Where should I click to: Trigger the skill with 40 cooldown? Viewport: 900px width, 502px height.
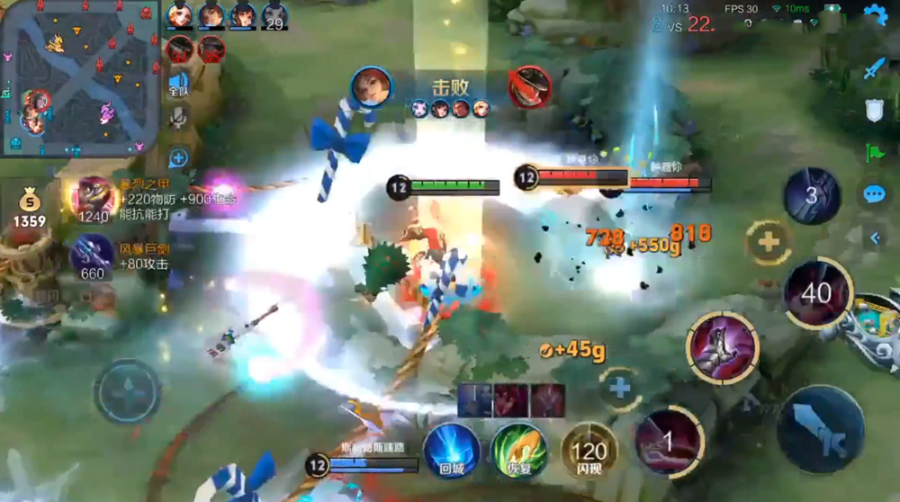(x=817, y=294)
